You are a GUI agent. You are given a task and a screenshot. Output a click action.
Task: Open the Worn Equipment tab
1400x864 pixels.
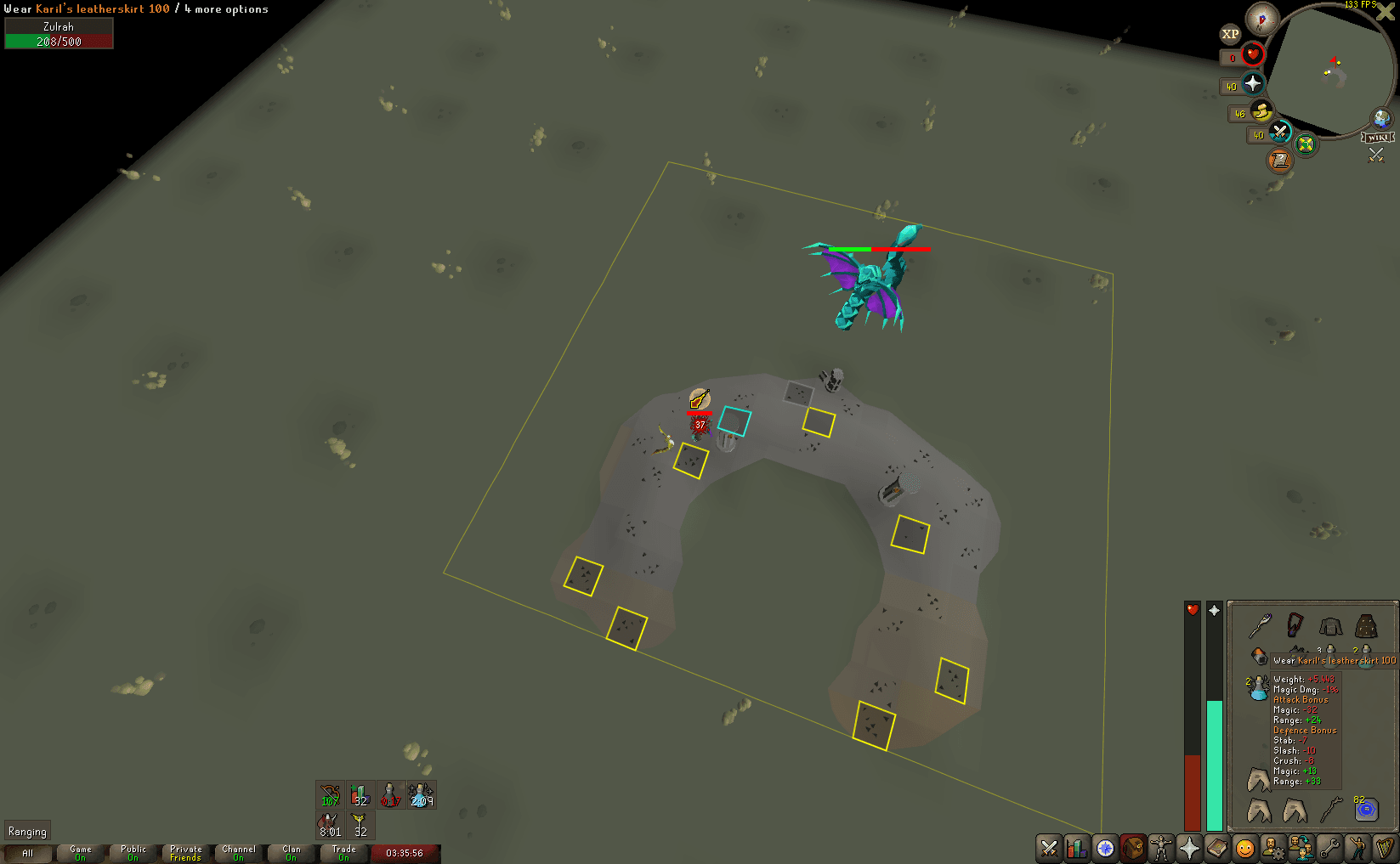tap(1161, 848)
